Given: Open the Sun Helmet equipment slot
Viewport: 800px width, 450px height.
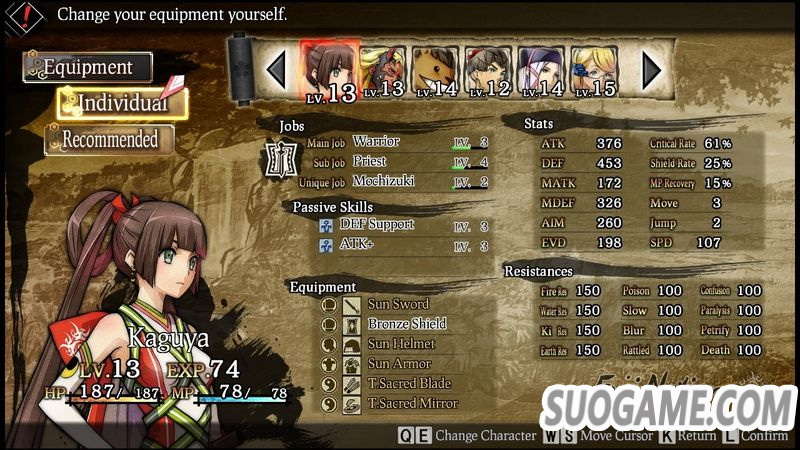Looking at the screenshot, I should [400, 344].
